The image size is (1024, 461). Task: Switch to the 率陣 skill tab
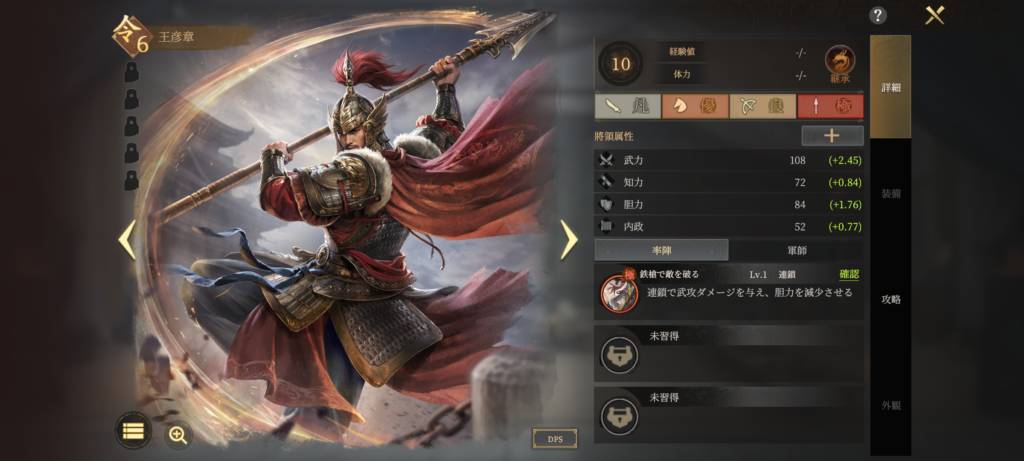(x=661, y=250)
